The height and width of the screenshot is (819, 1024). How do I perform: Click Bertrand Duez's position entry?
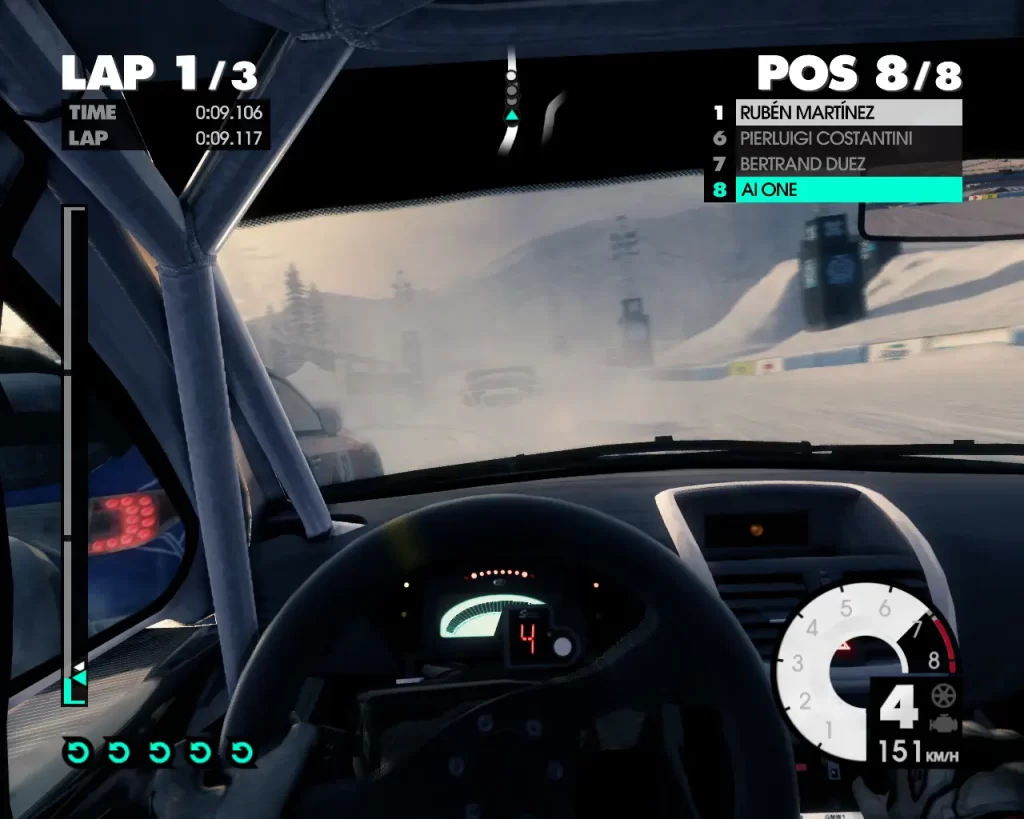848,163
